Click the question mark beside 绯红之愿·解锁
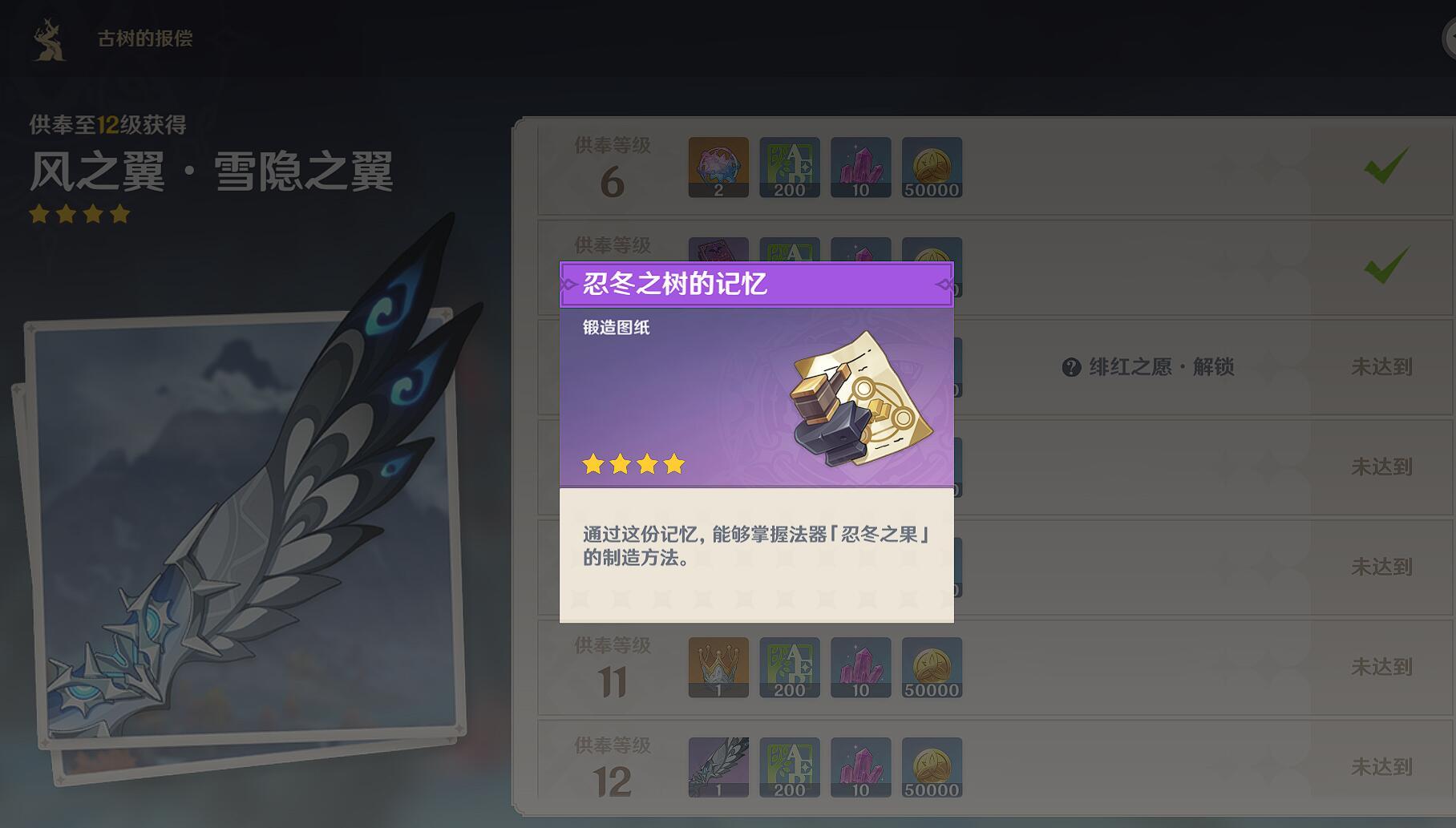Screen dimensions: 1456x828 point(1070,367)
